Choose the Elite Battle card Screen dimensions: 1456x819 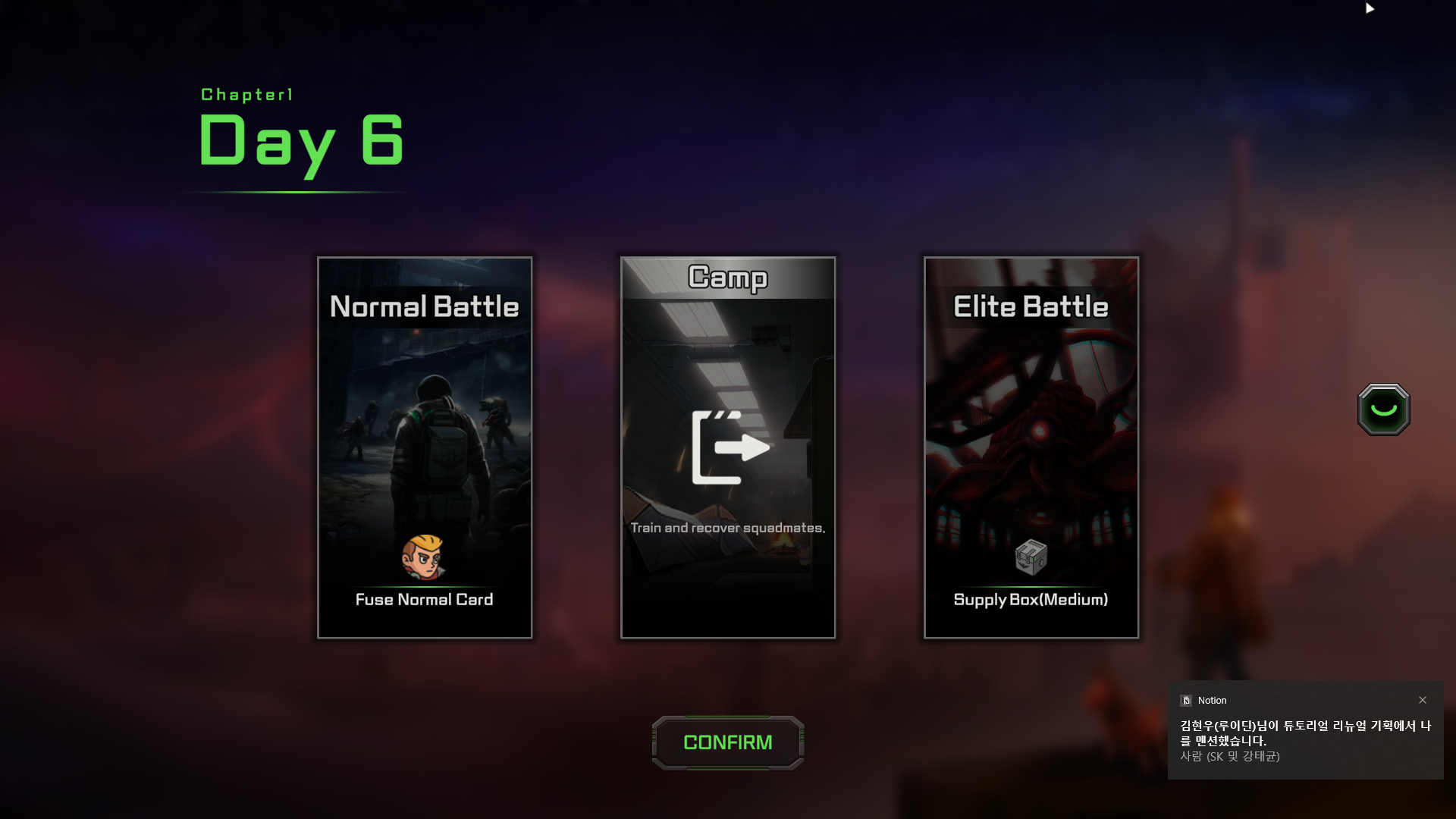pos(1031,447)
